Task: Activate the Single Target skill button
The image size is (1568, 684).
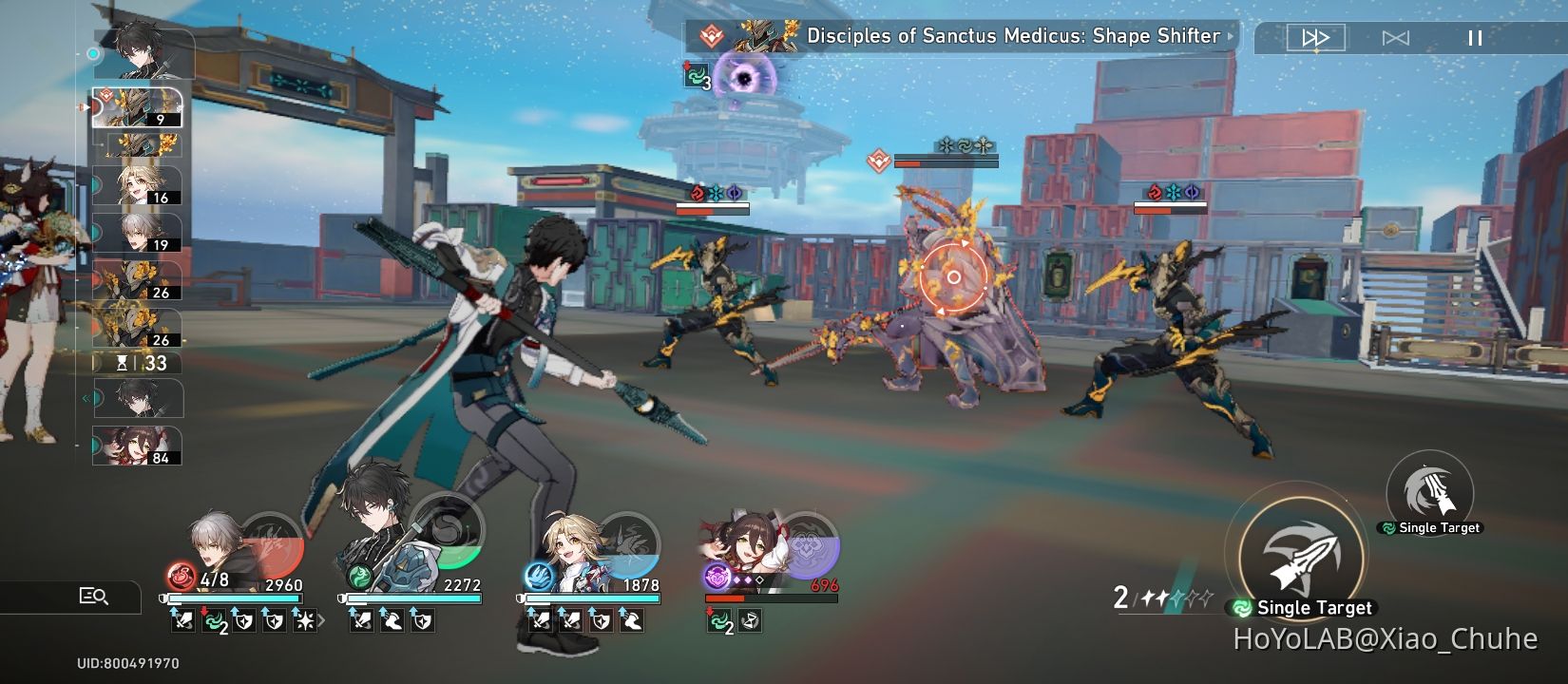Action: tap(1302, 559)
